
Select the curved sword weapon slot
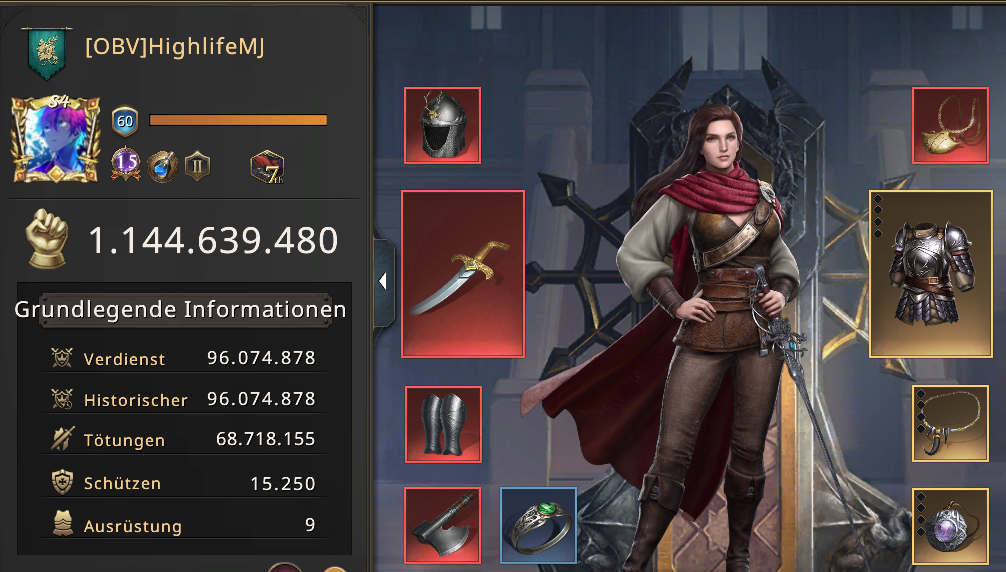coord(463,274)
